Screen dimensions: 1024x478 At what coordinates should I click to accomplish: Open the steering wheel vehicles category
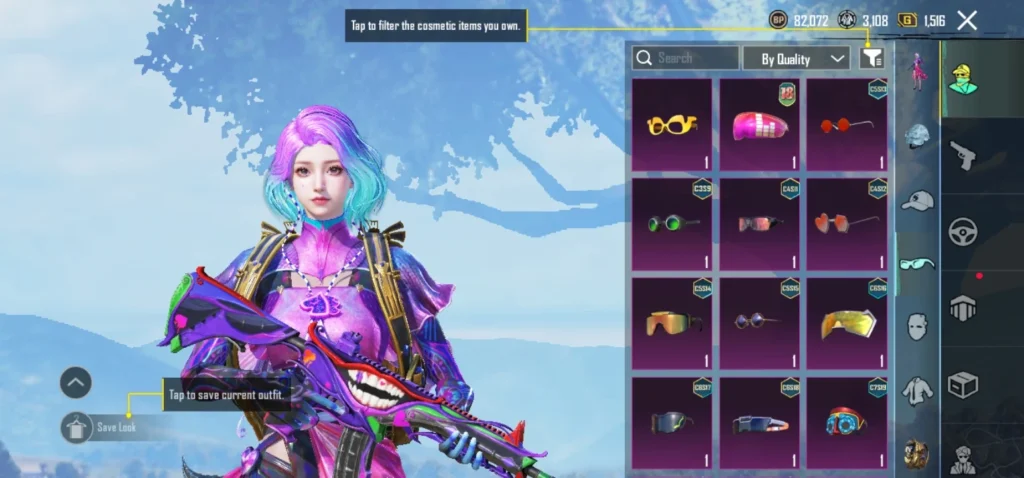coord(963,232)
